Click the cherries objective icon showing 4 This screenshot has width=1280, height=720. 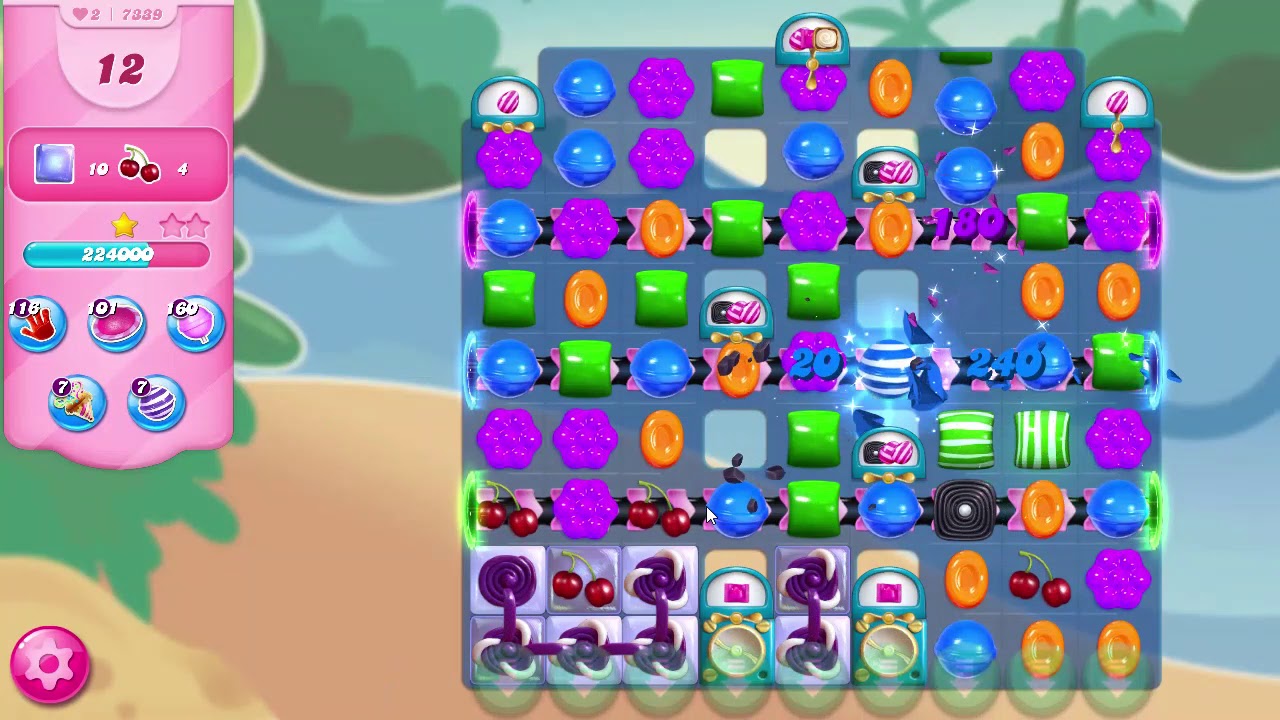click(140, 168)
